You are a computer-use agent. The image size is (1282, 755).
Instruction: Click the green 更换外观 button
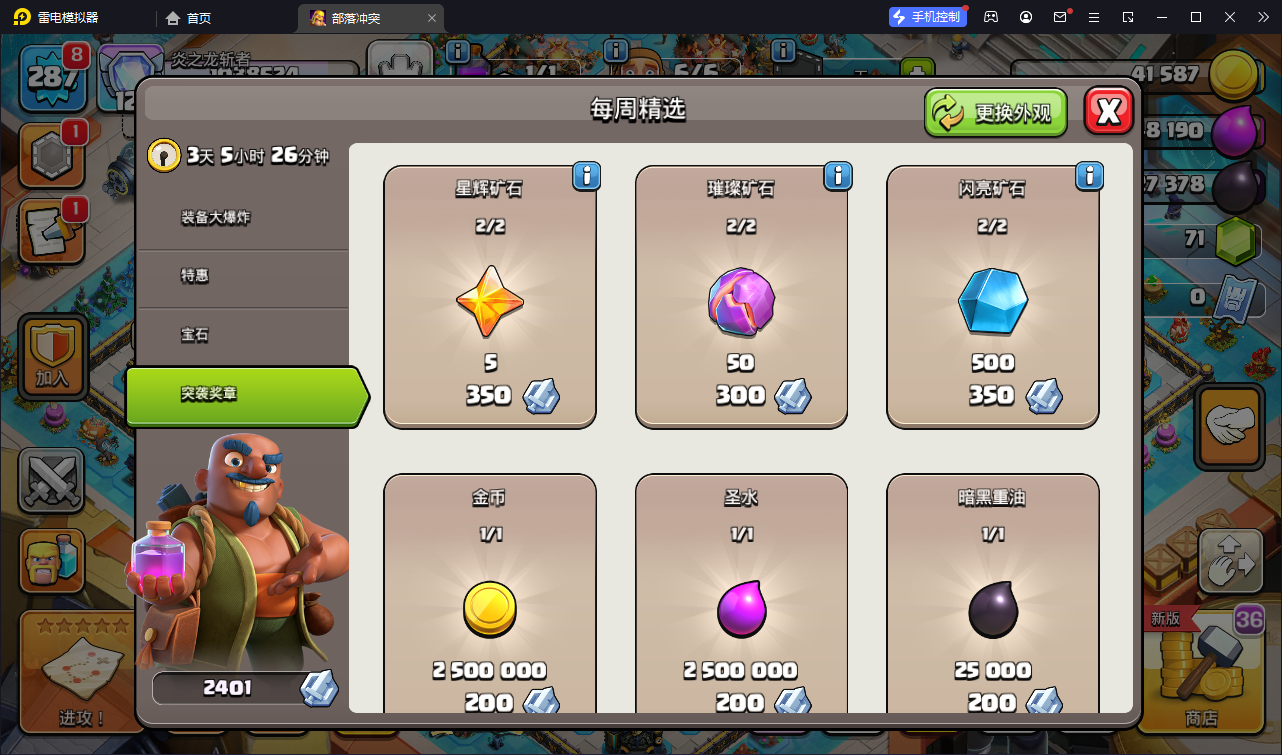(x=995, y=112)
